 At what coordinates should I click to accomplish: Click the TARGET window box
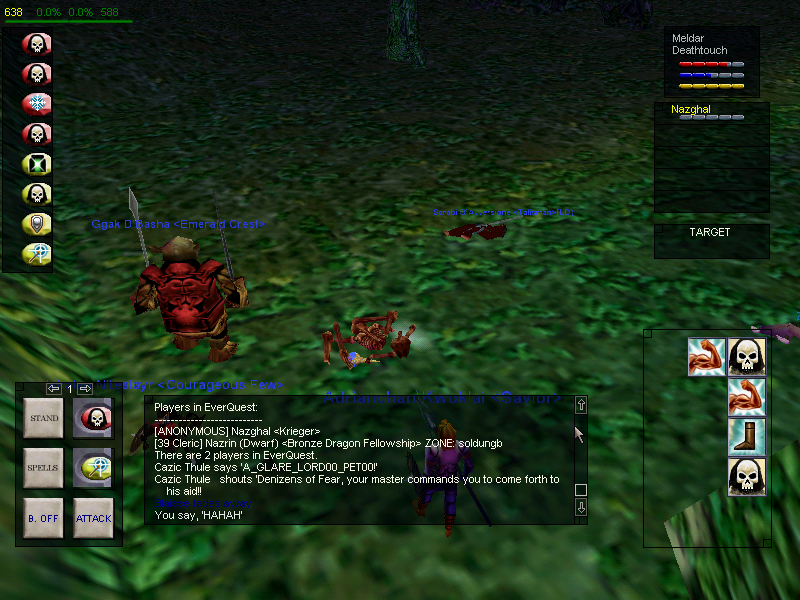[x=711, y=241]
